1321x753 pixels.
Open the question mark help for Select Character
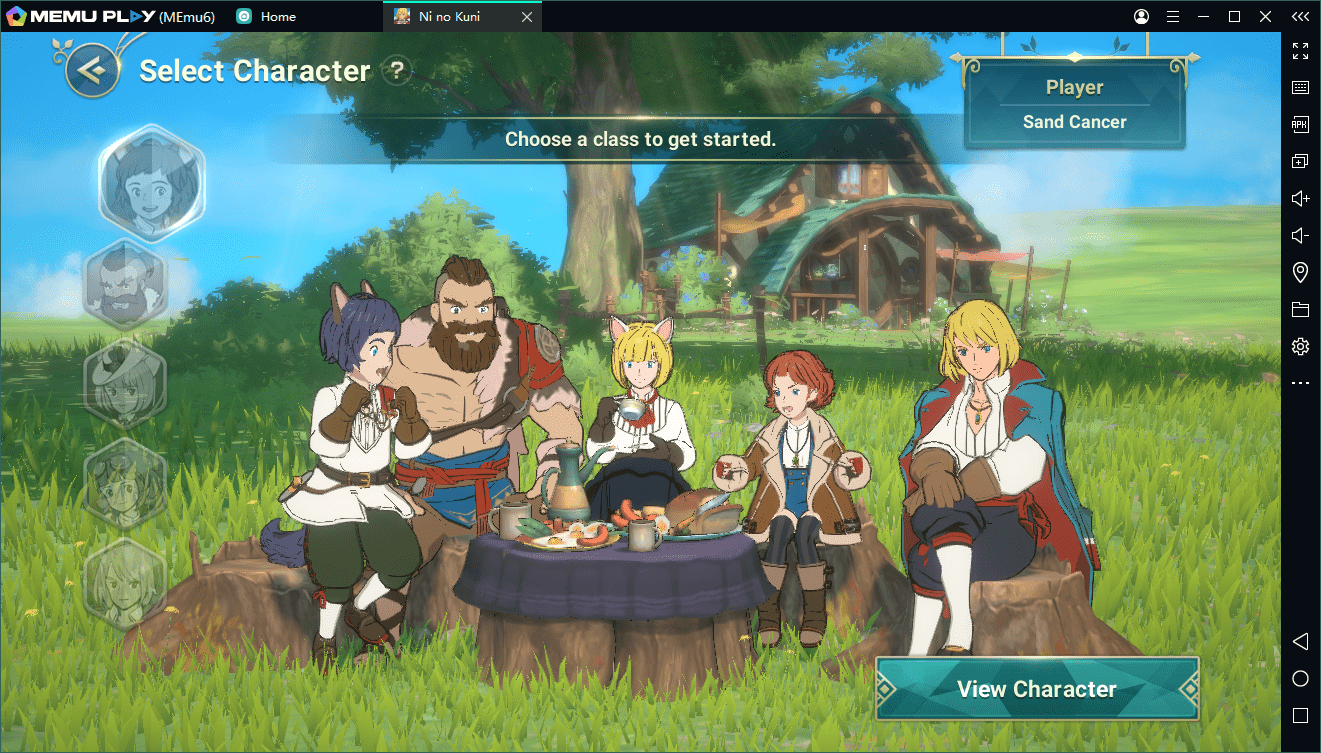click(398, 70)
